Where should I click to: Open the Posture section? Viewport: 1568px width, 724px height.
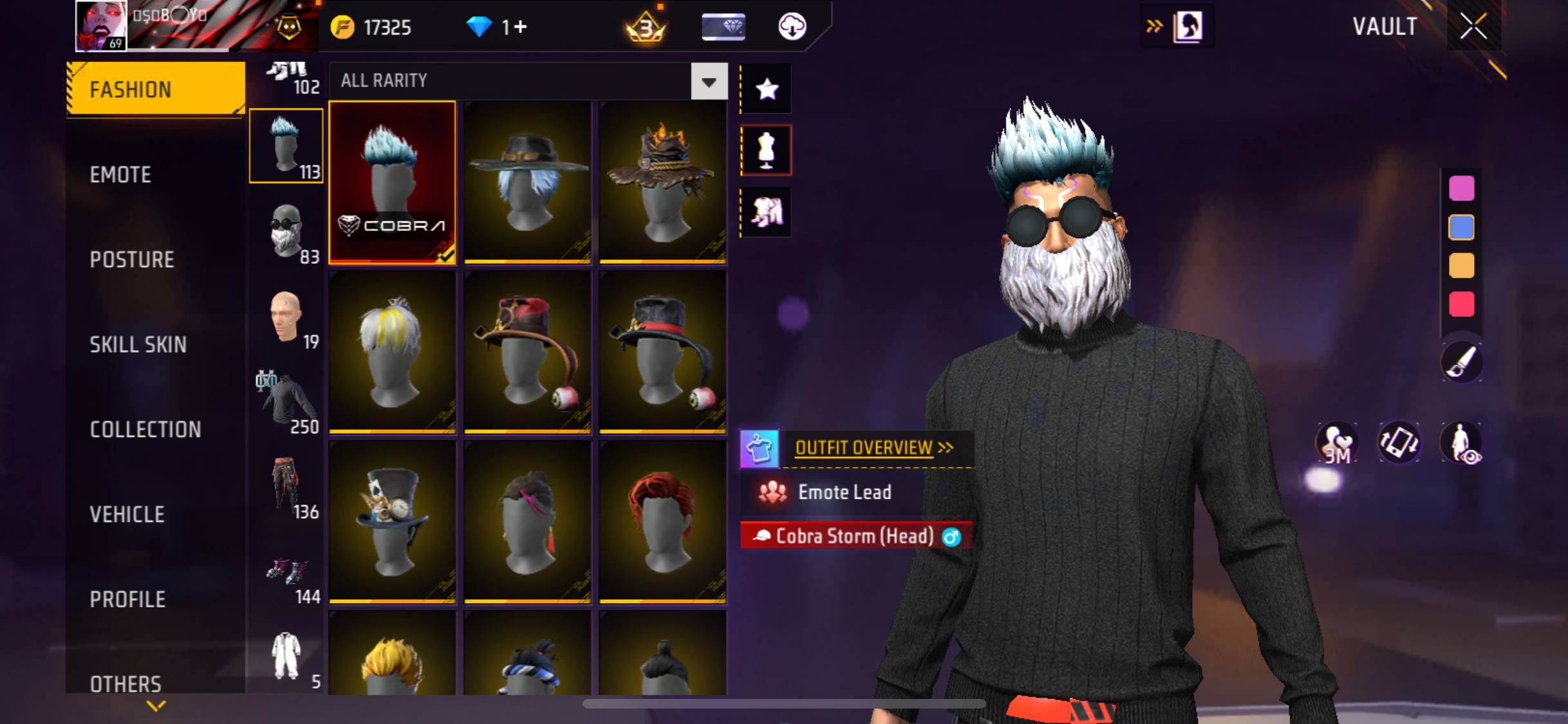(x=132, y=259)
